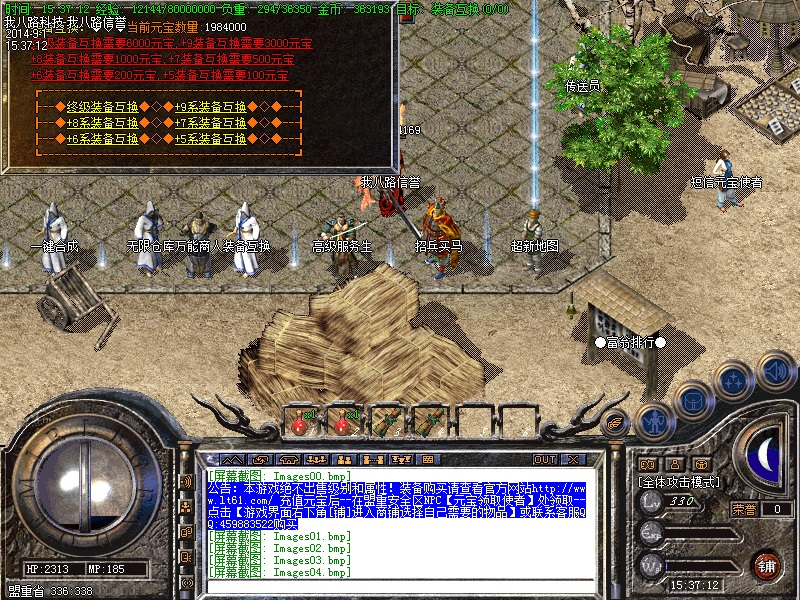The width and height of the screenshot is (800, 600).
Task: Open the skills round button
Action: click(x=733, y=380)
